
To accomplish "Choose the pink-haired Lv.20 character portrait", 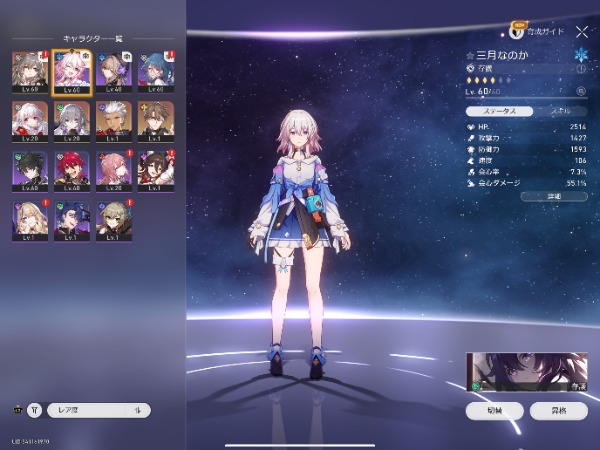I will tap(113, 171).
